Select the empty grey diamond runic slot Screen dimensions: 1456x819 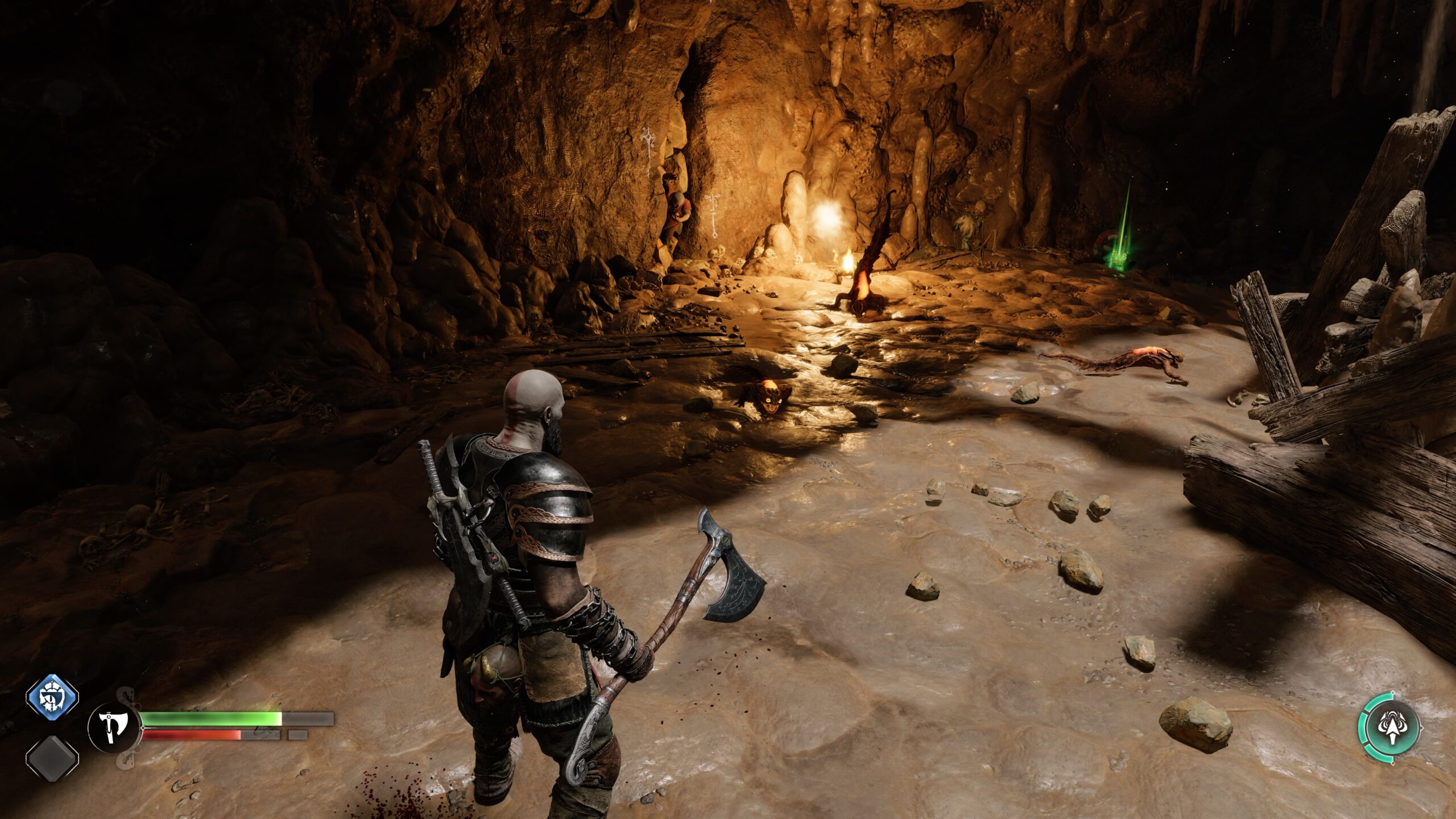click(x=52, y=757)
